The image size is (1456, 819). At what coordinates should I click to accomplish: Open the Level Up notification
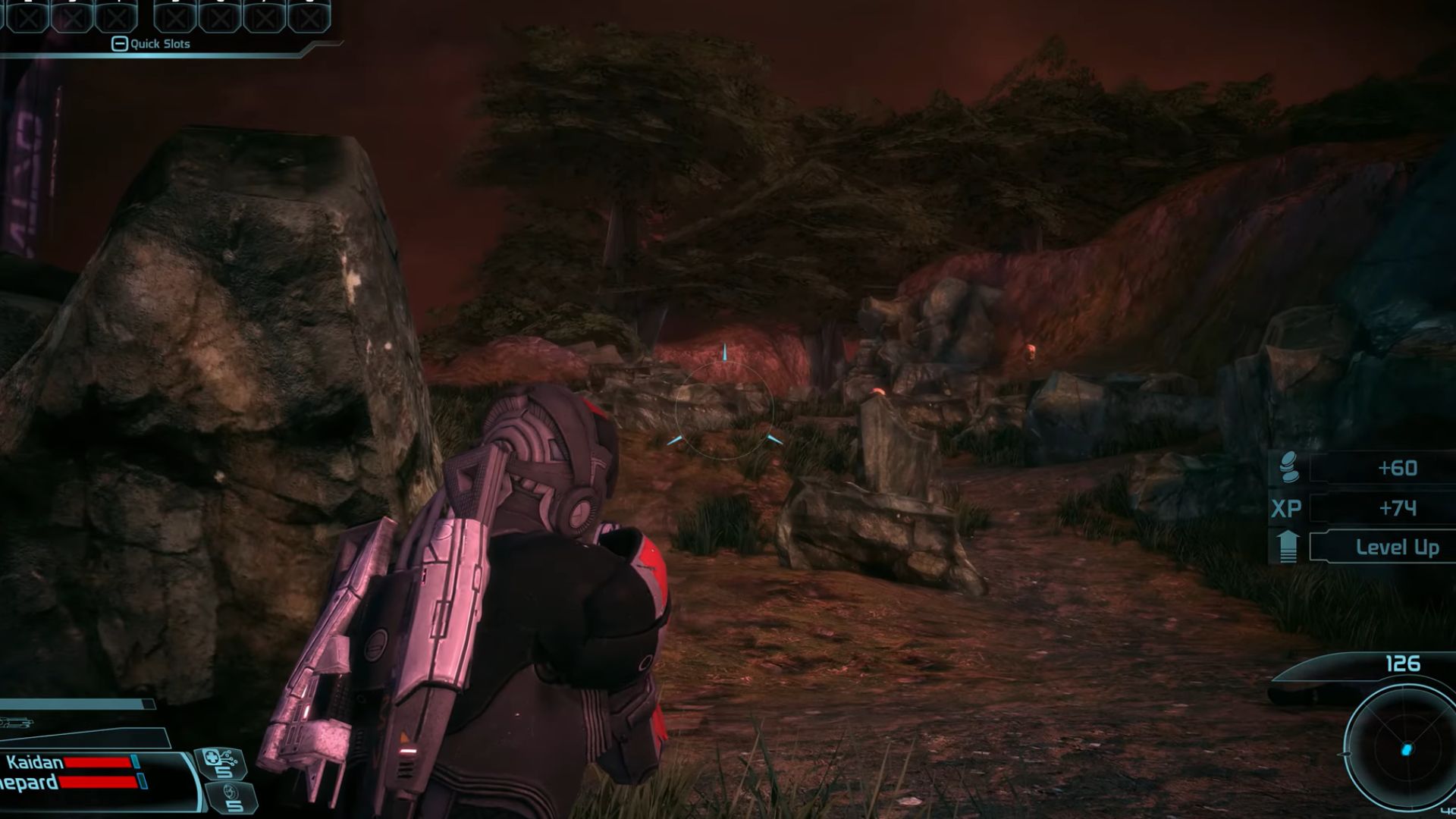(x=1396, y=548)
